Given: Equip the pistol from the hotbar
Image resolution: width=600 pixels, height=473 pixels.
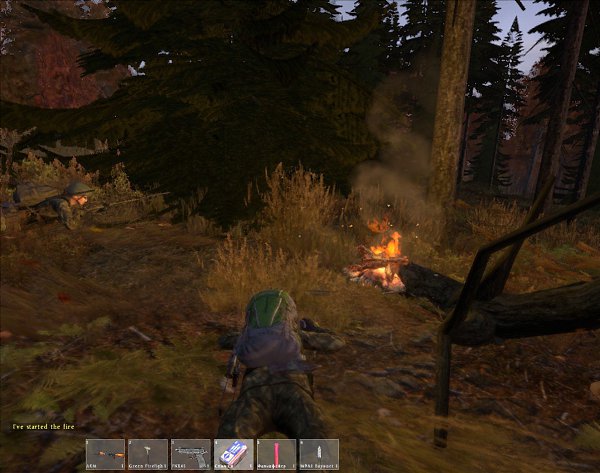Looking at the screenshot, I should tap(191, 454).
